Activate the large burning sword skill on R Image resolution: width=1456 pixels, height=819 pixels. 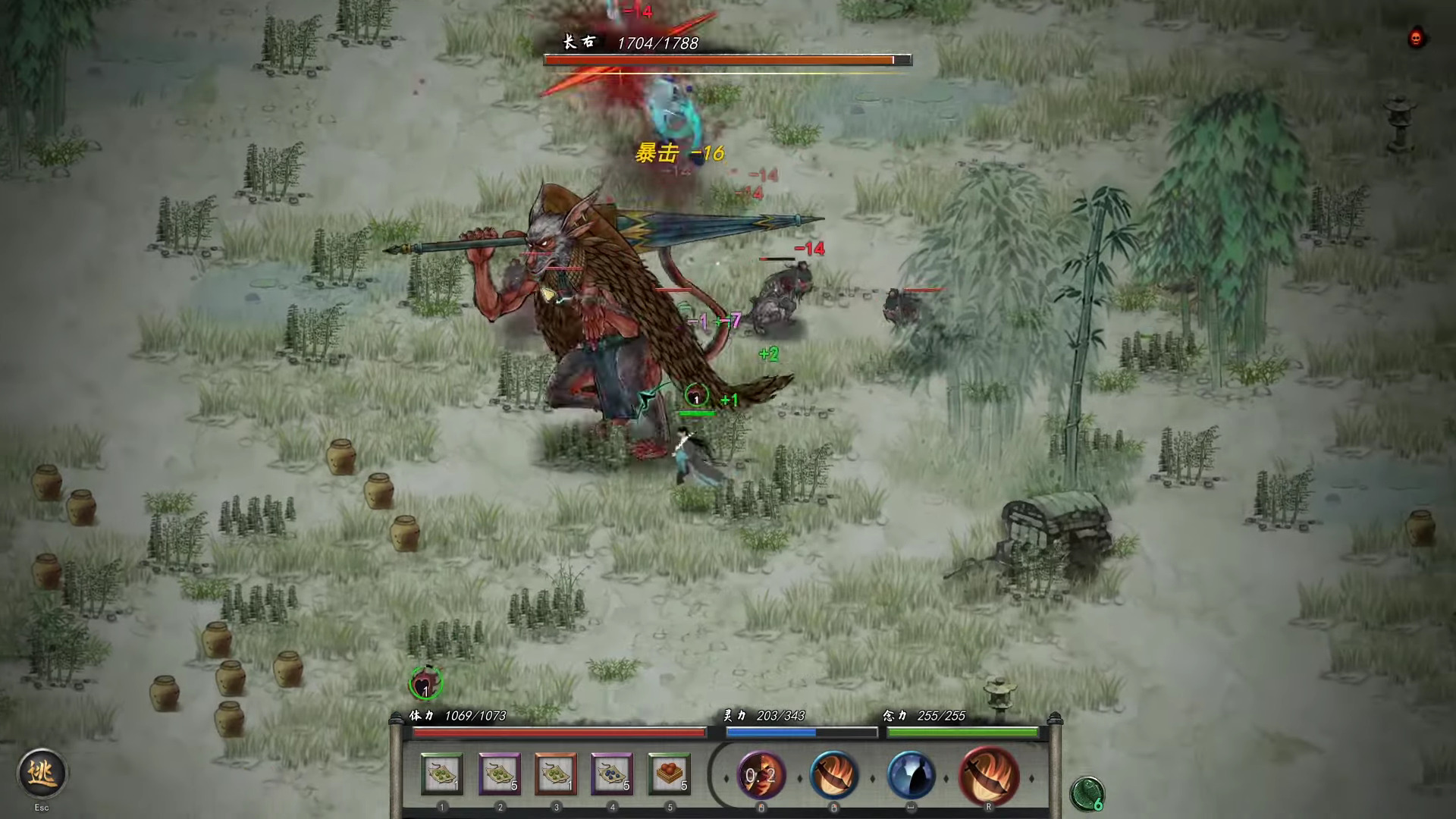(x=990, y=777)
